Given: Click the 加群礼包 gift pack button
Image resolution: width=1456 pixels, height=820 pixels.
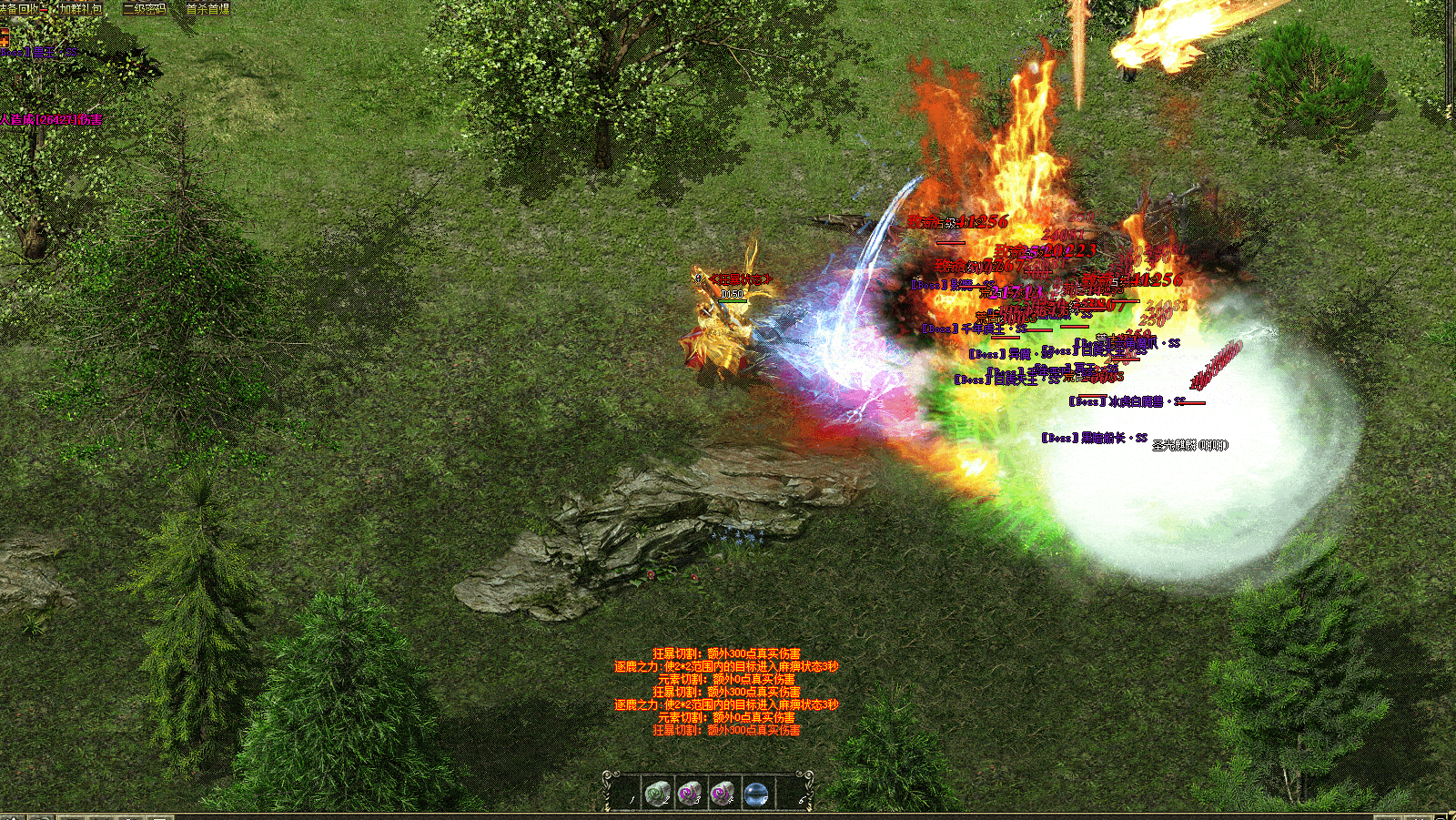Looking at the screenshot, I should pyautogui.click(x=80, y=8).
